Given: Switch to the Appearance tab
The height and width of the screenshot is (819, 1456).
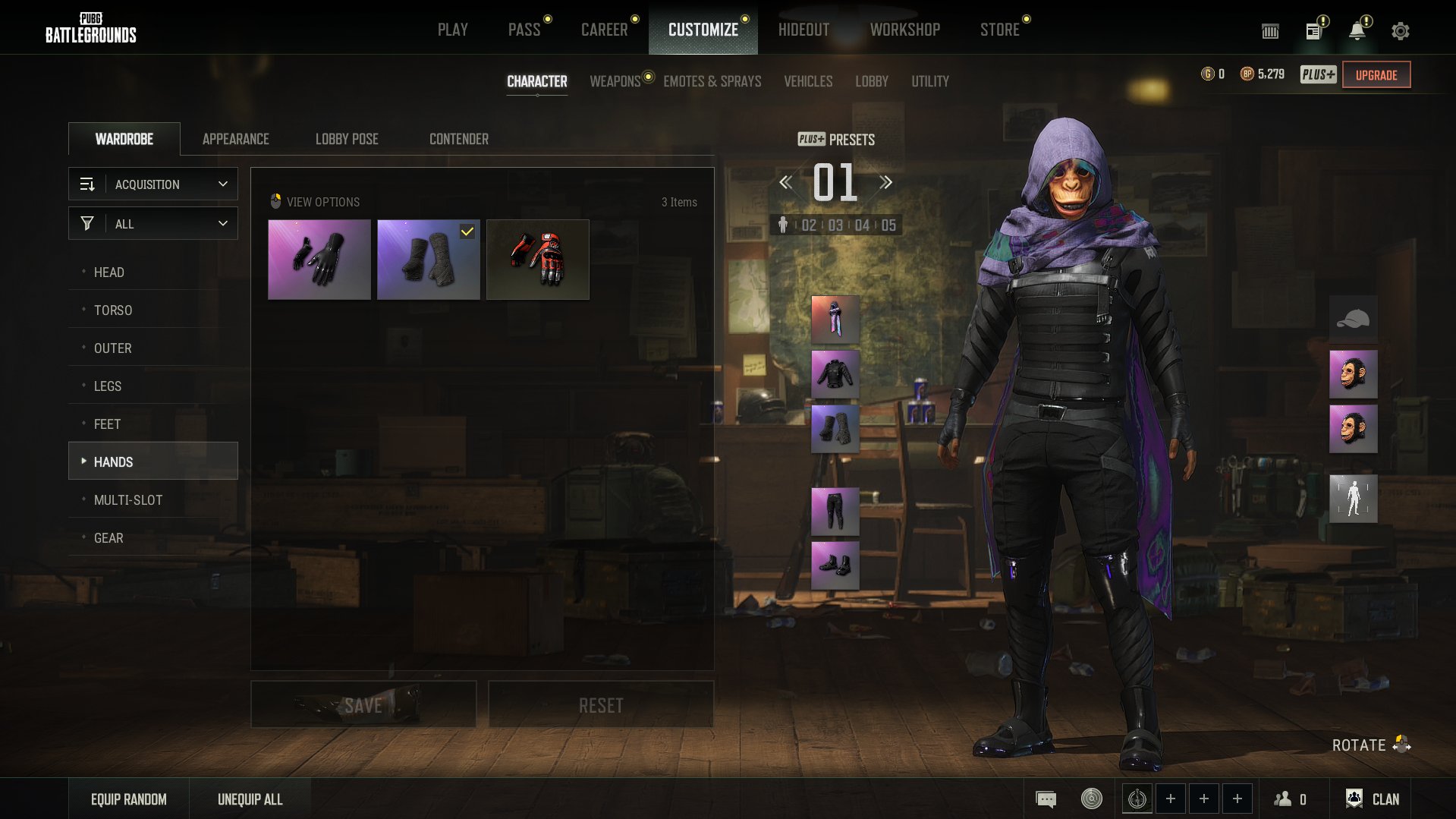Looking at the screenshot, I should 235,139.
